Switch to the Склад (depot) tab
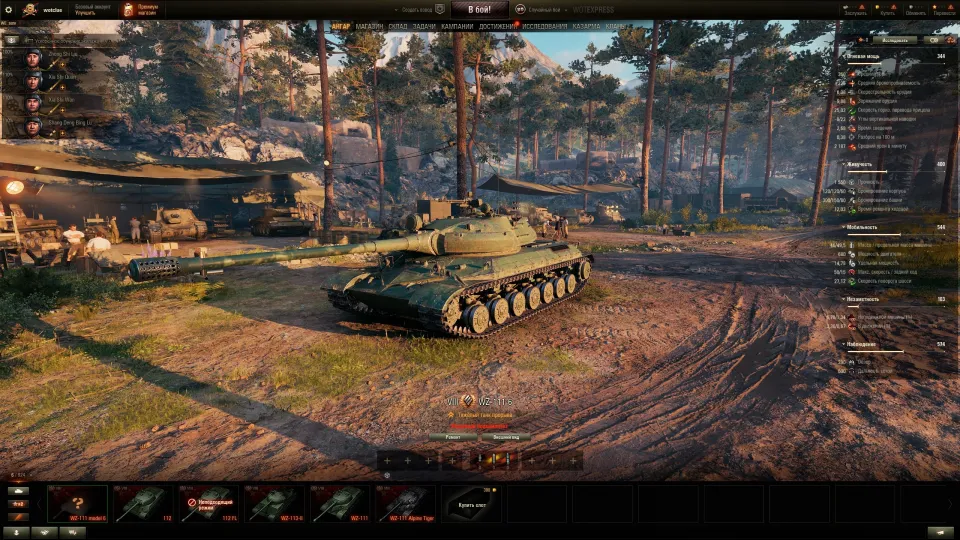Viewport: 960px width, 540px height. pos(397,26)
